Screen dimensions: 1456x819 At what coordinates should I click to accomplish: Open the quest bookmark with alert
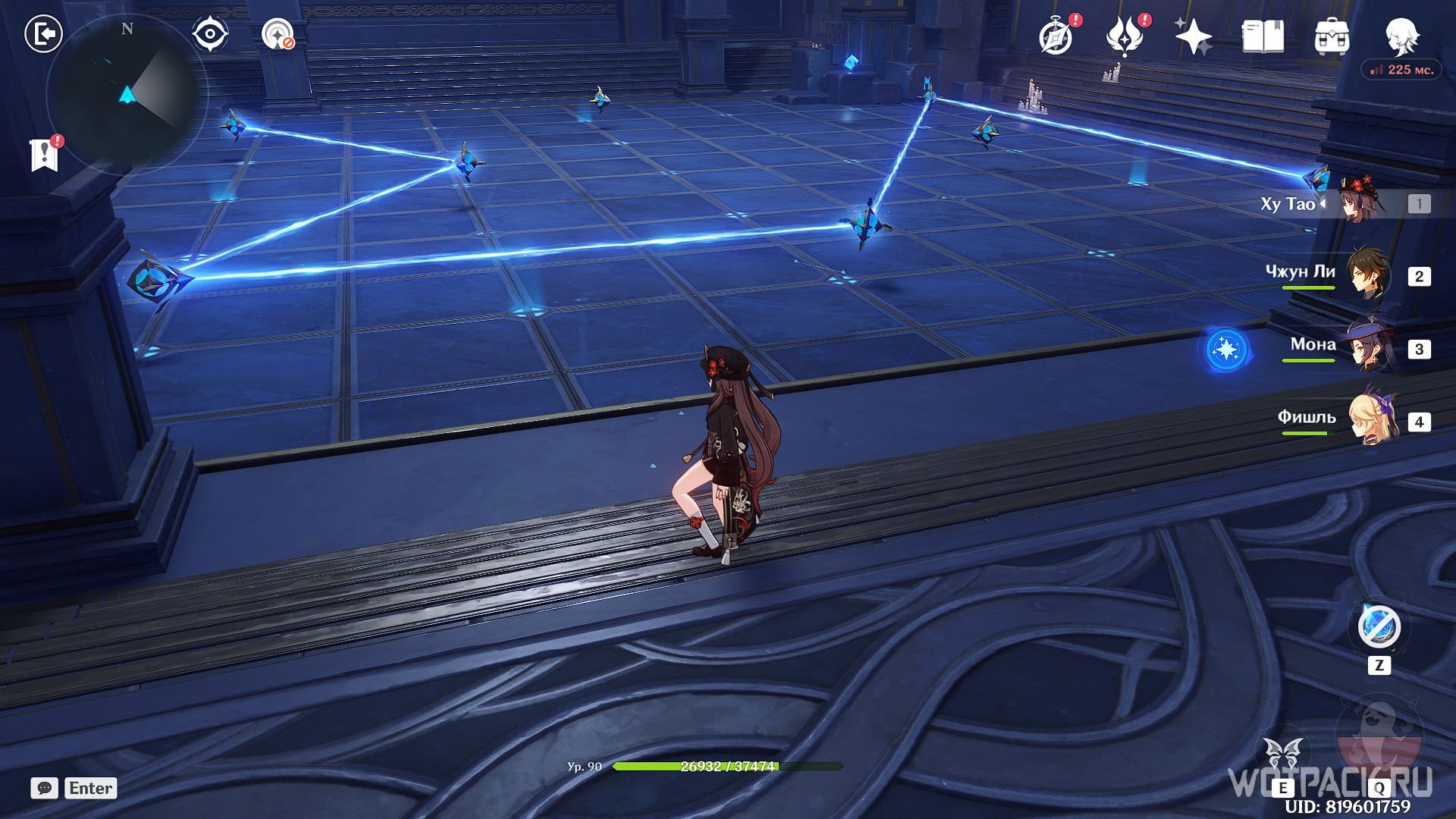tap(45, 154)
